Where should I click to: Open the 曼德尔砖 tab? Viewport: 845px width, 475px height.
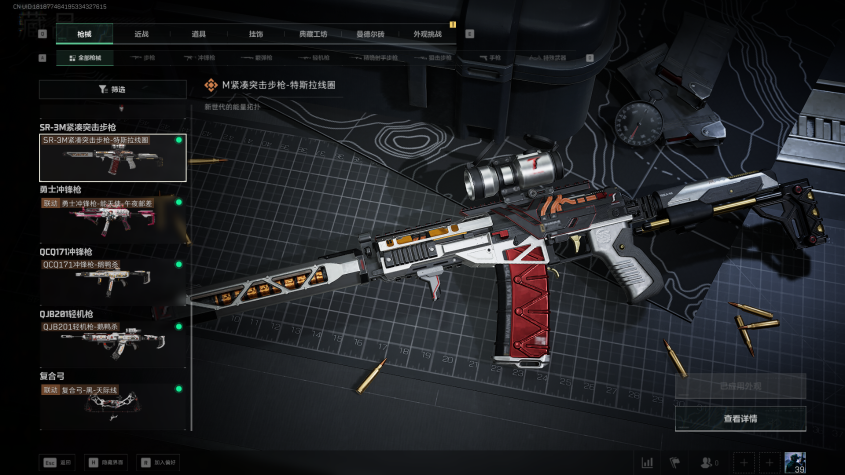(x=370, y=34)
